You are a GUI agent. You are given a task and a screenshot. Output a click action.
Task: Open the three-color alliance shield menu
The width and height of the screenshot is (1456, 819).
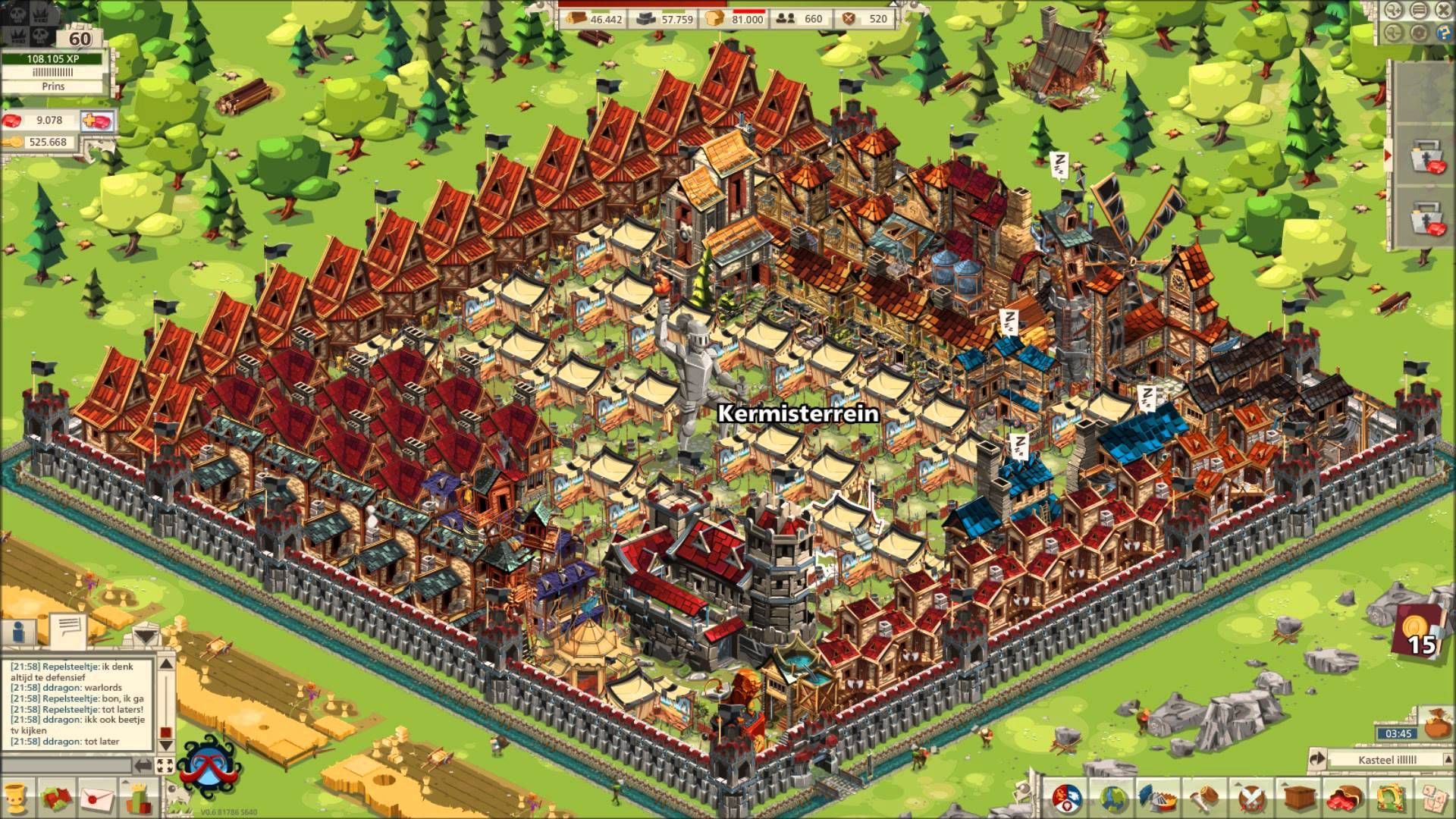1066,799
